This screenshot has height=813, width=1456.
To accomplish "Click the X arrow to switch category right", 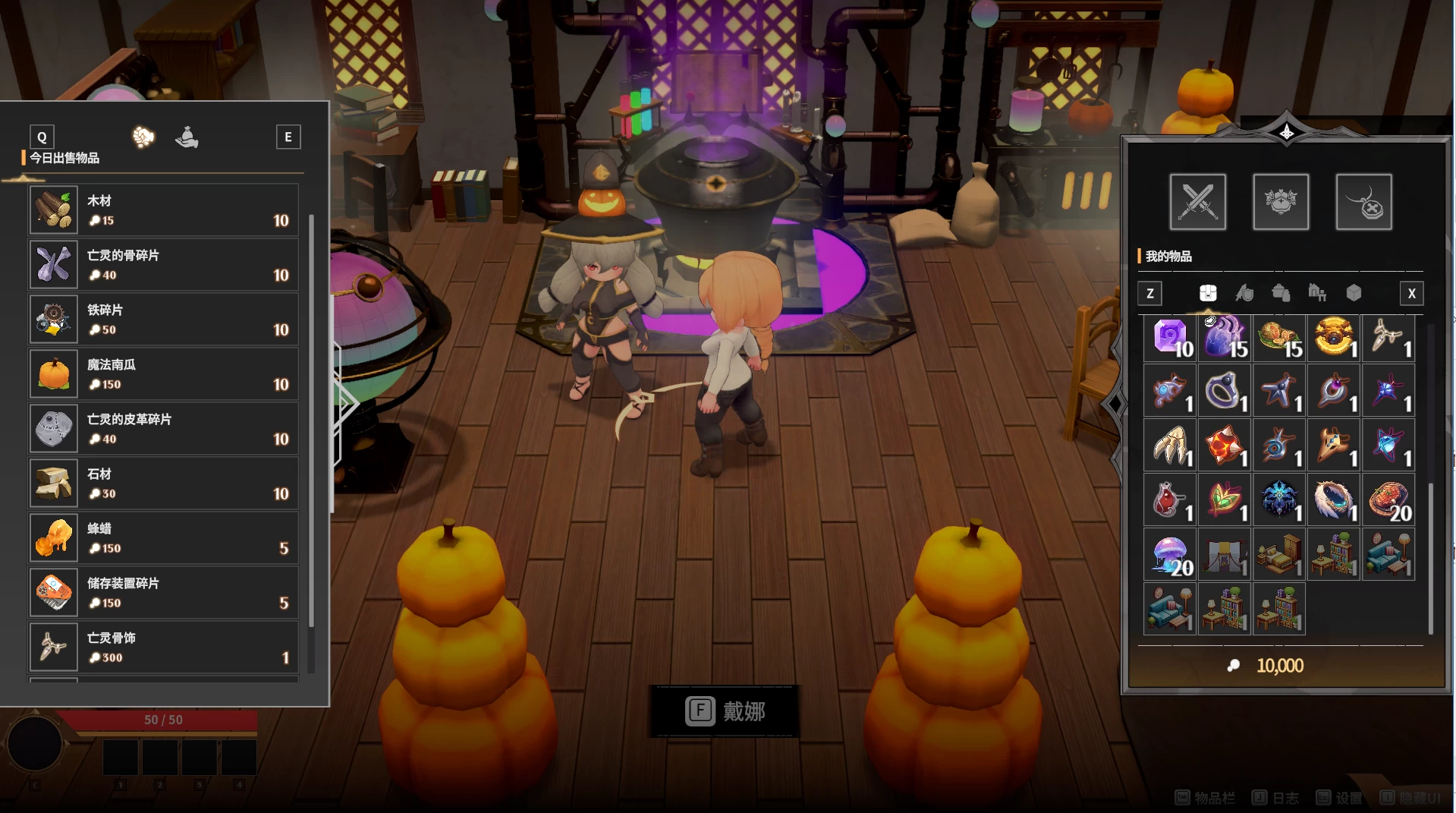I will (x=1411, y=293).
